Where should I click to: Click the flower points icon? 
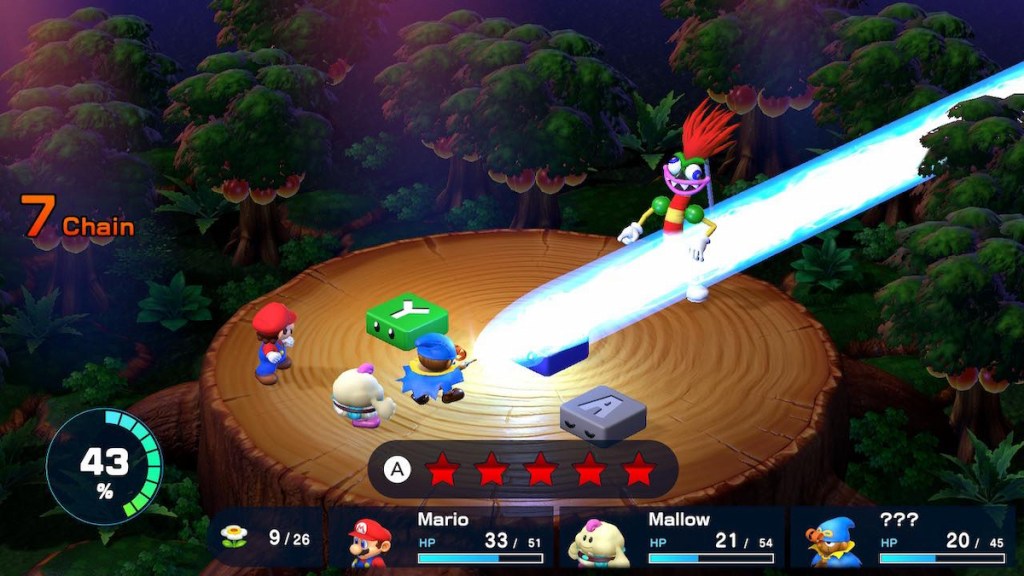pos(234,537)
